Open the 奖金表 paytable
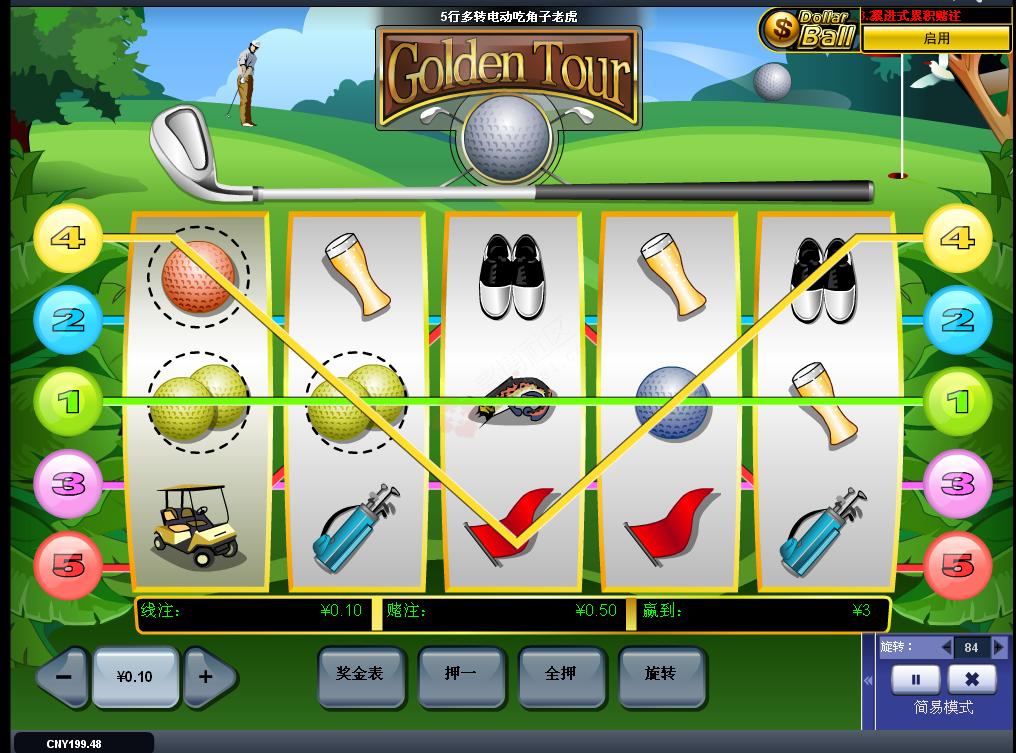Viewport: 1016px width, 753px height. 360,675
